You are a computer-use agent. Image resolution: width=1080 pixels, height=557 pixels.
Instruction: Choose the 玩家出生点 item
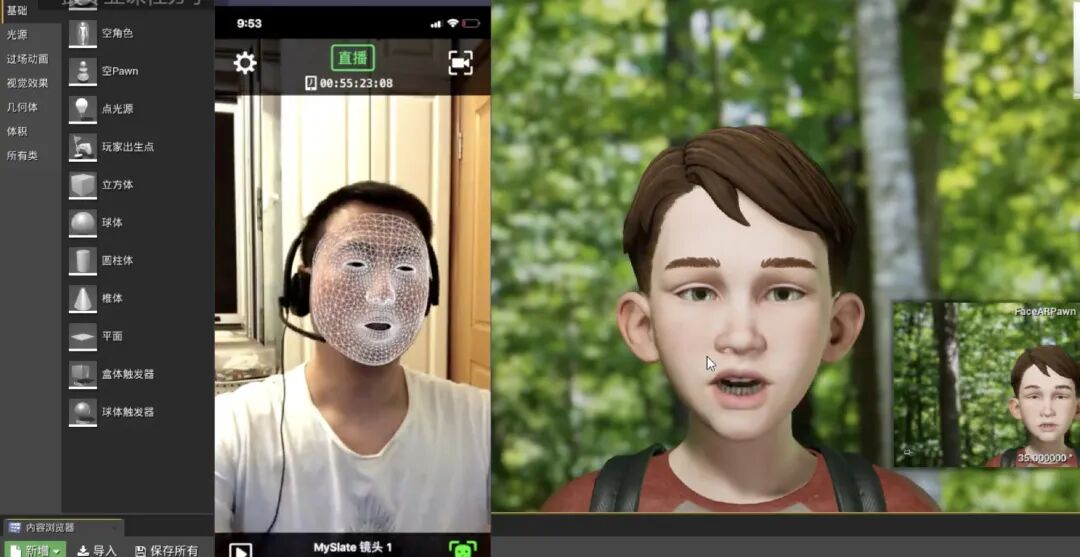point(127,147)
